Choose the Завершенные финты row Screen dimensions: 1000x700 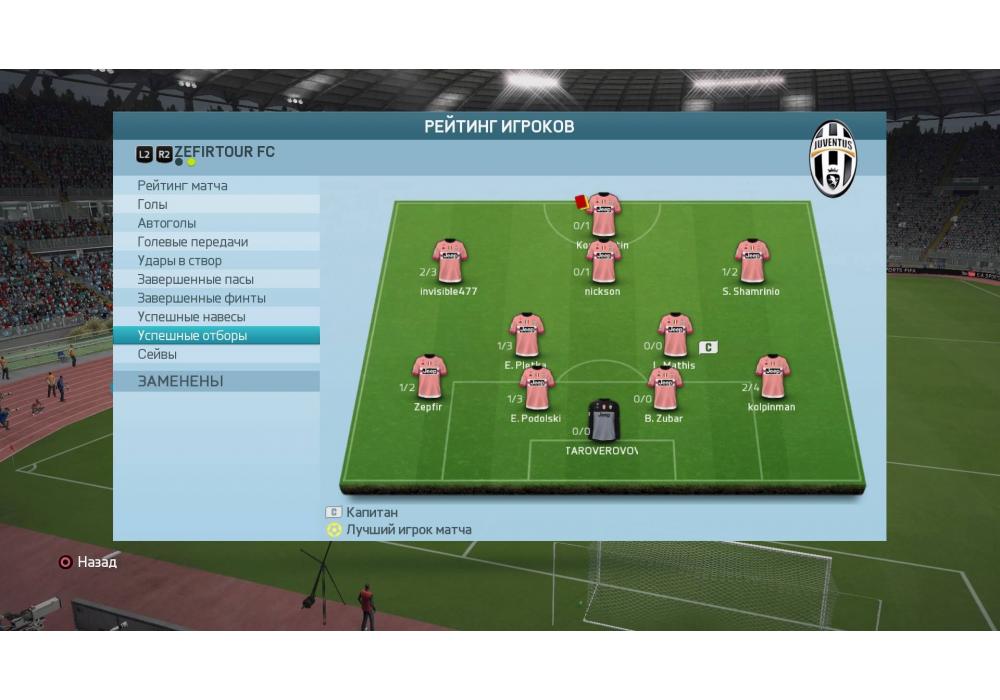[x=201, y=298]
